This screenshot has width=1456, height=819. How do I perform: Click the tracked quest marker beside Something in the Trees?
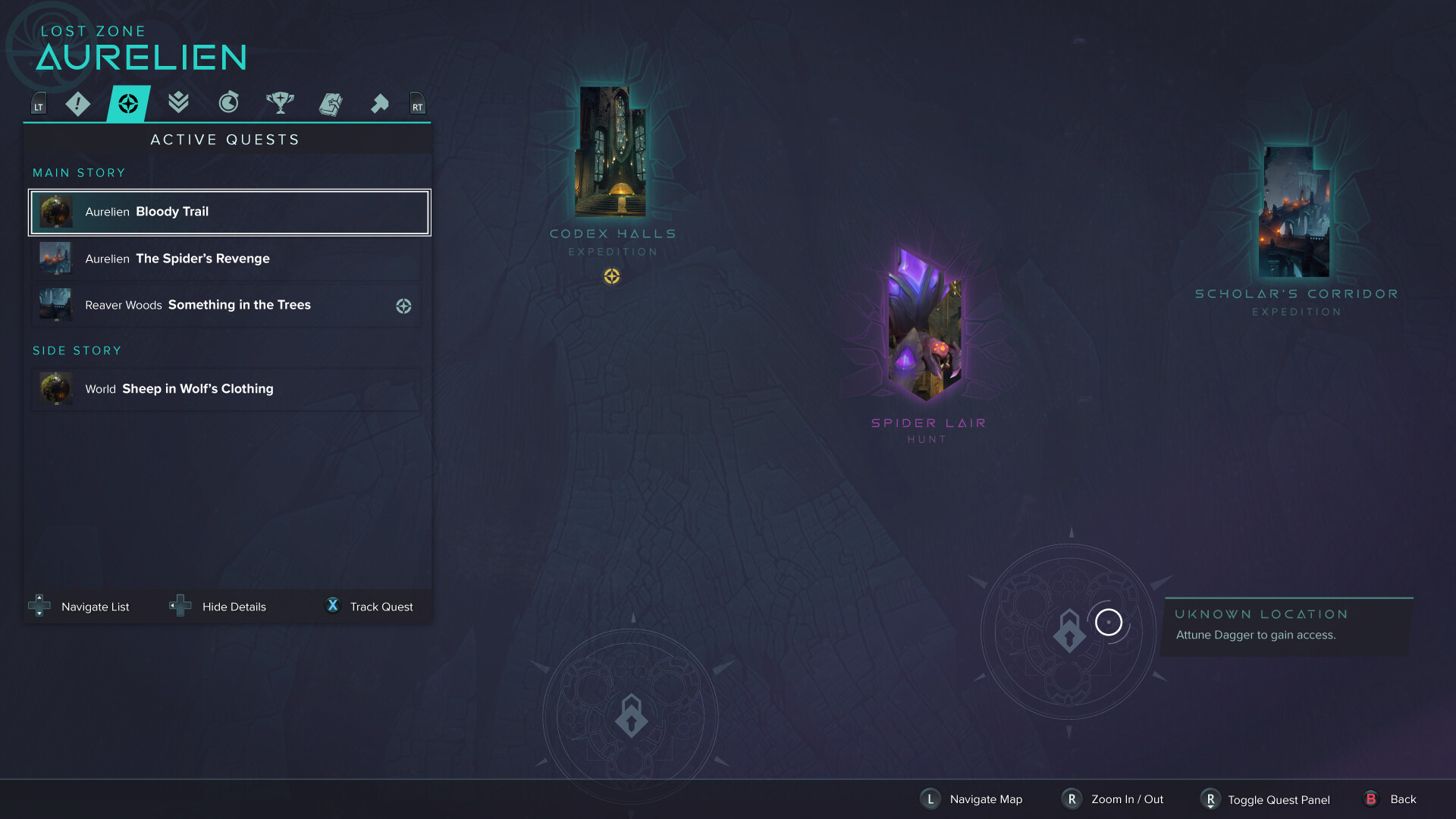tap(403, 306)
